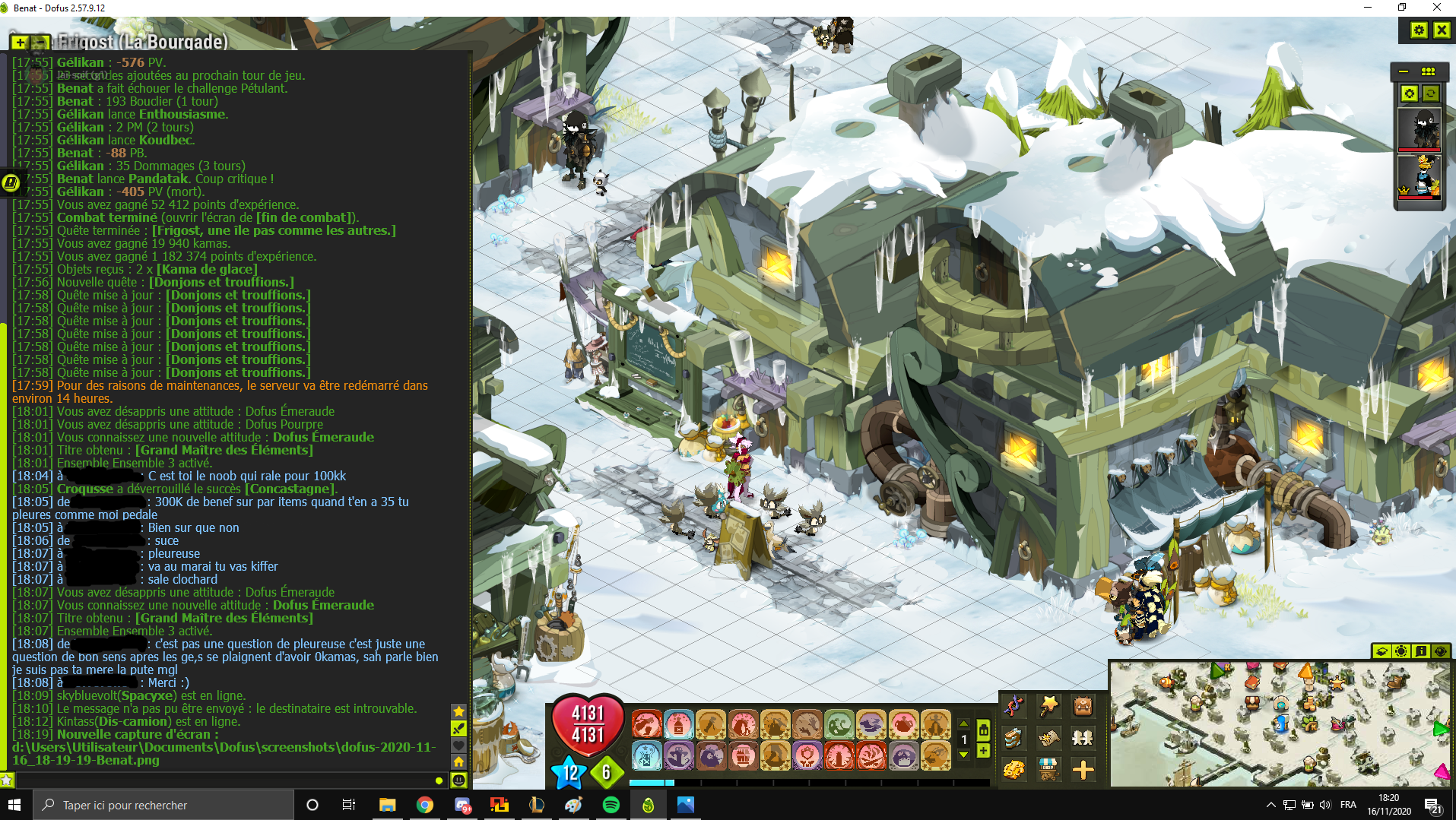Toggle the smiley emote button below the chat
This screenshot has height=820, width=1456.
(458, 780)
